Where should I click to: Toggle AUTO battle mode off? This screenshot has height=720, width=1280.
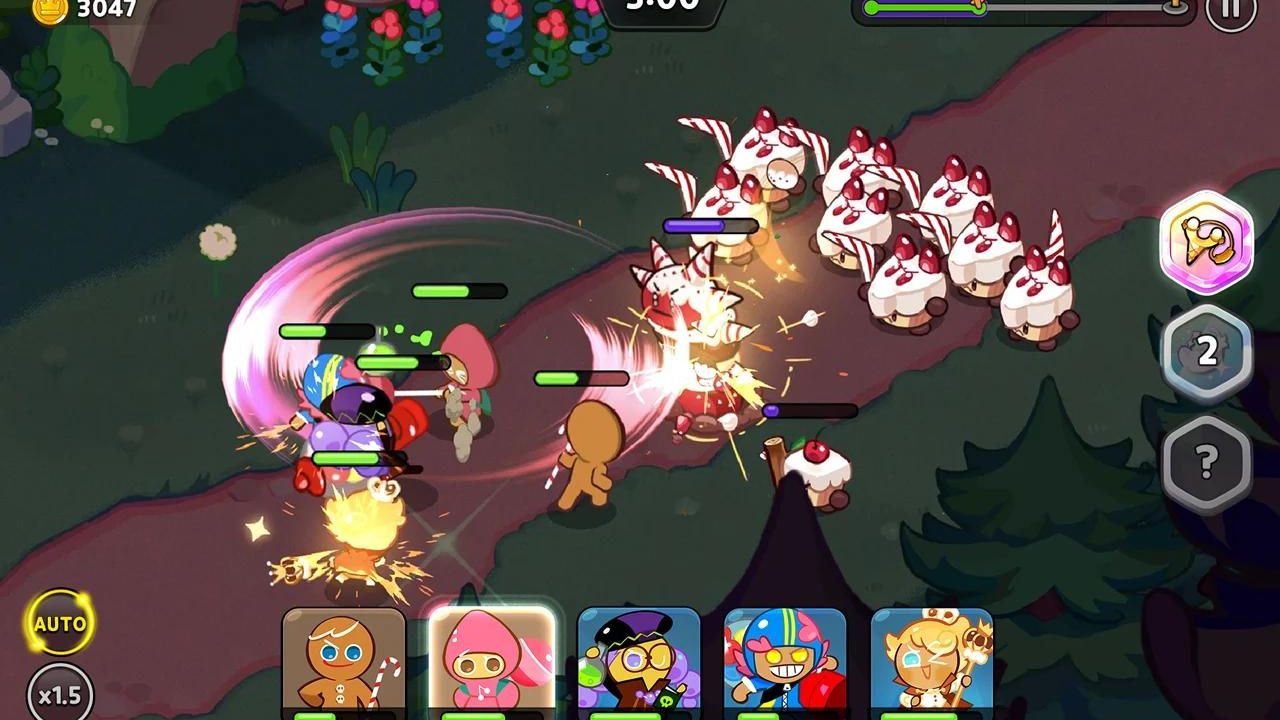point(60,623)
